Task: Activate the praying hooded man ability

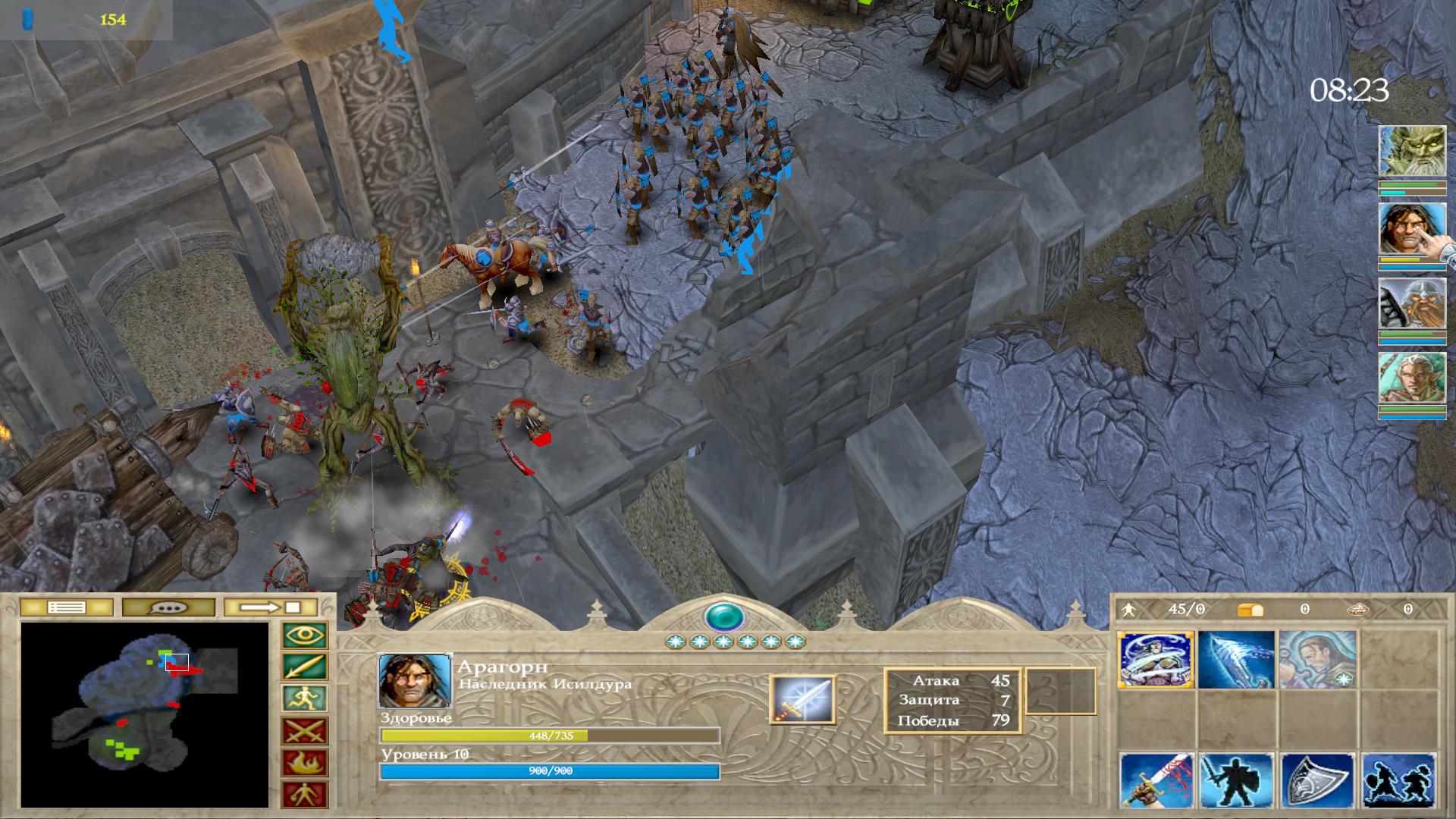Action: tap(1317, 660)
